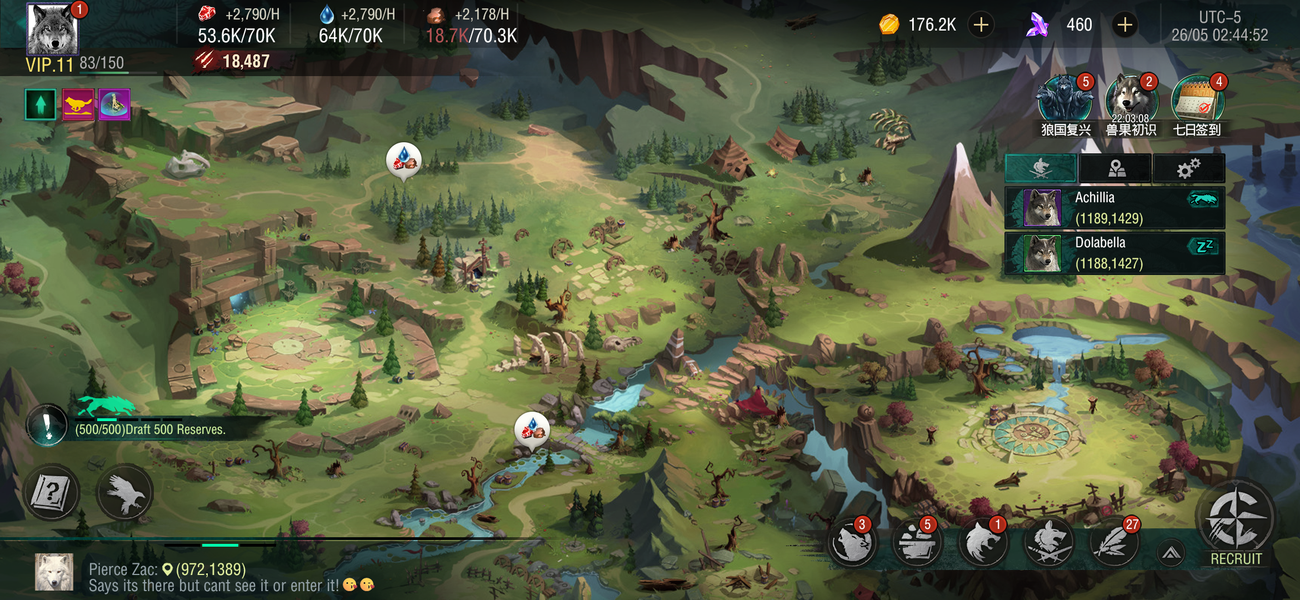The height and width of the screenshot is (600, 1300).
Task: Click the running yellow wolf buff icon
Action: pos(78,105)
